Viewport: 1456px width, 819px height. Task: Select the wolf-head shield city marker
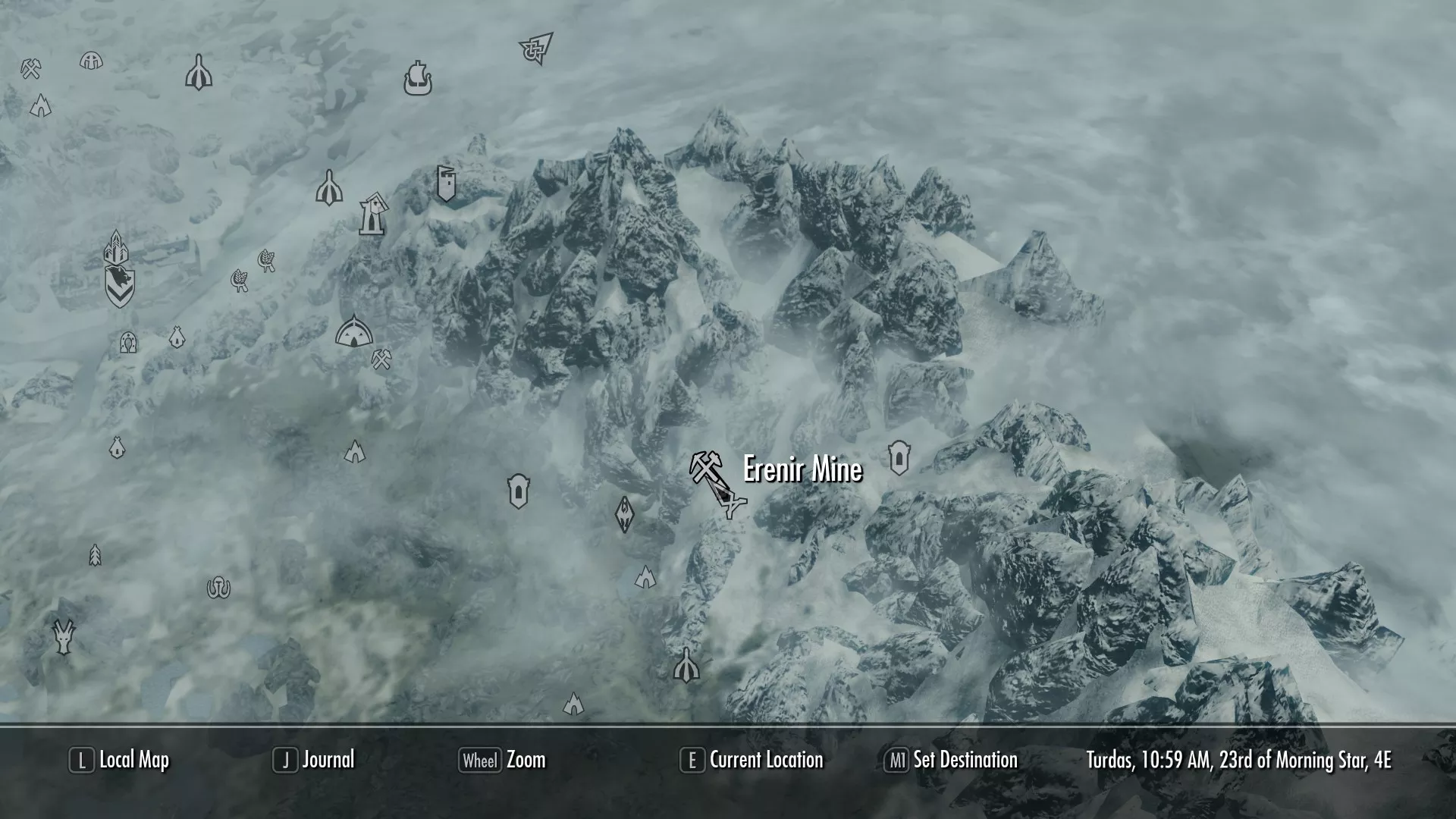click(120, 285)
